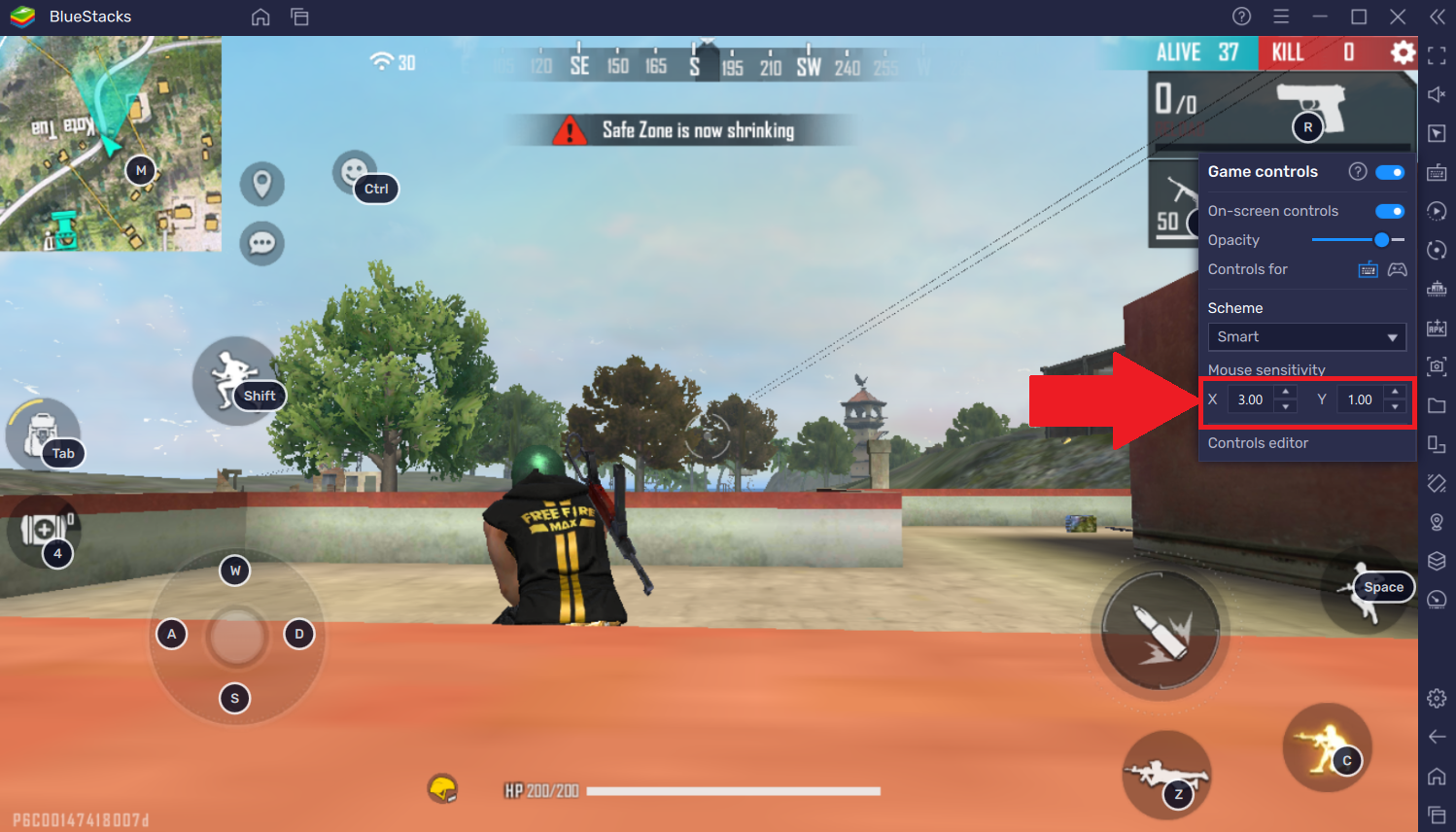Image resolution: width=1456 pixels, height=832 pixels.
Task: Mute audio with the sidebar volume icon
Action: [1438, 94]
